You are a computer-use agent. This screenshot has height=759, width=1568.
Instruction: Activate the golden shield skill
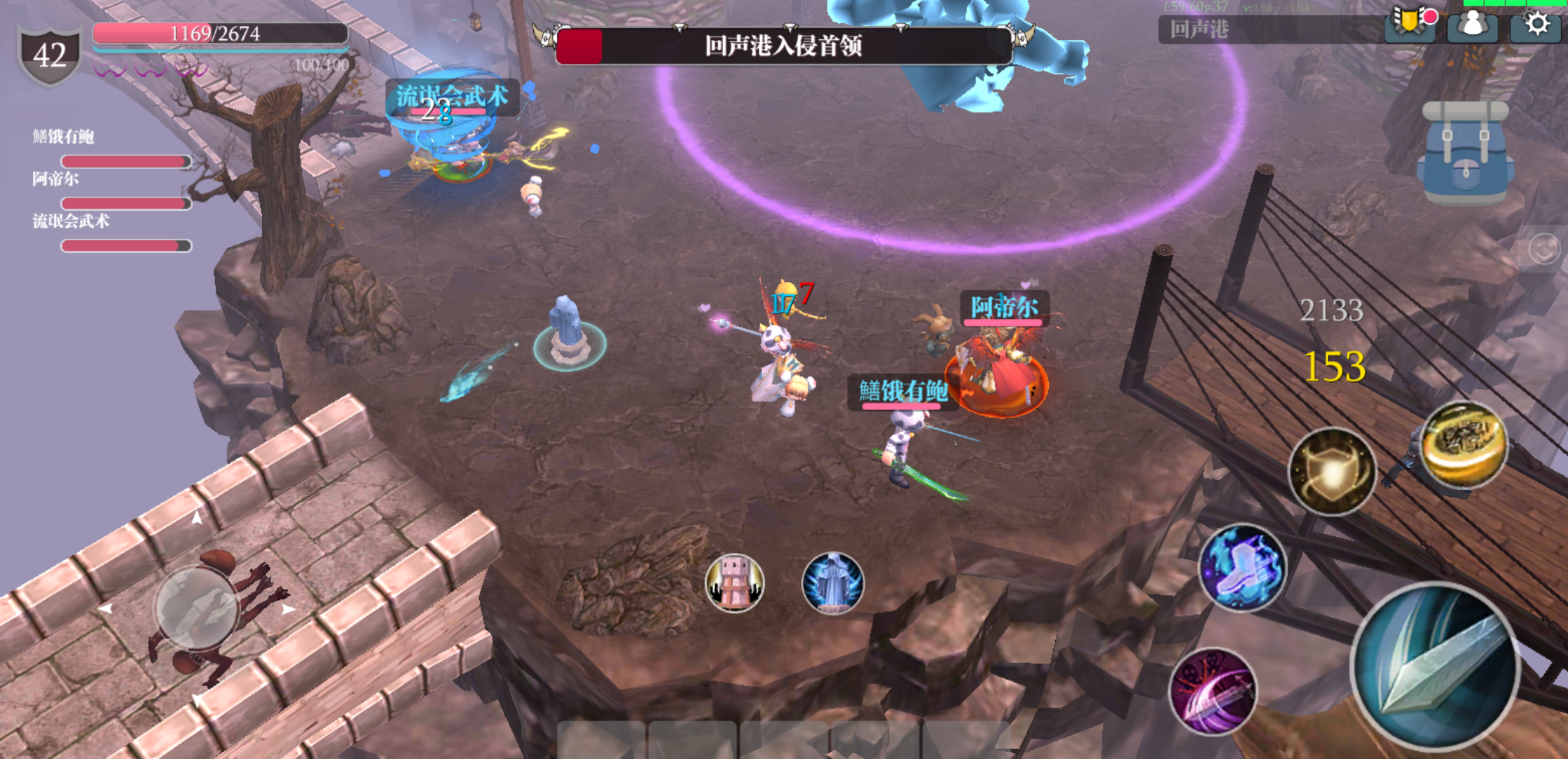tap(1332, 471)
